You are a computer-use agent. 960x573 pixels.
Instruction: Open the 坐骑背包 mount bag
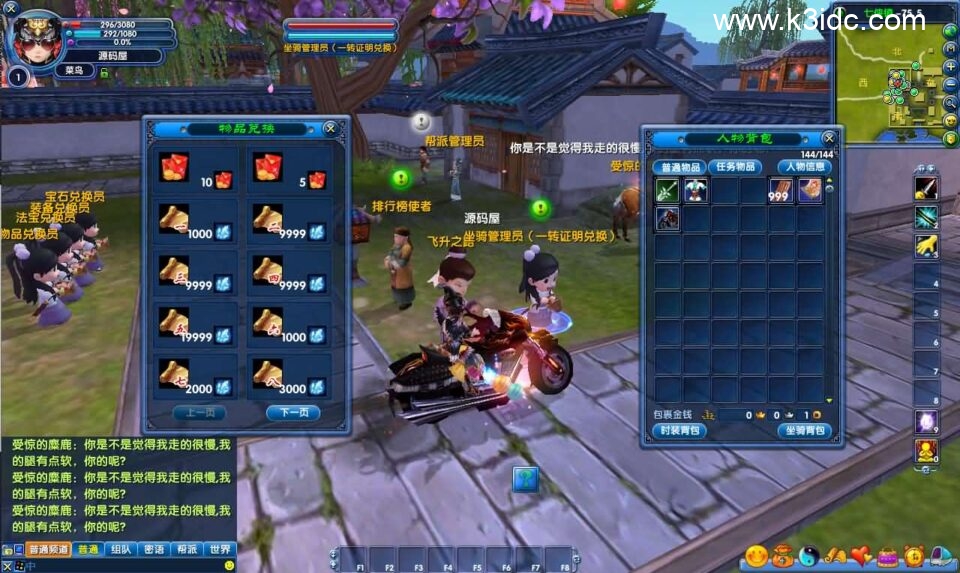tap(804, 431)
